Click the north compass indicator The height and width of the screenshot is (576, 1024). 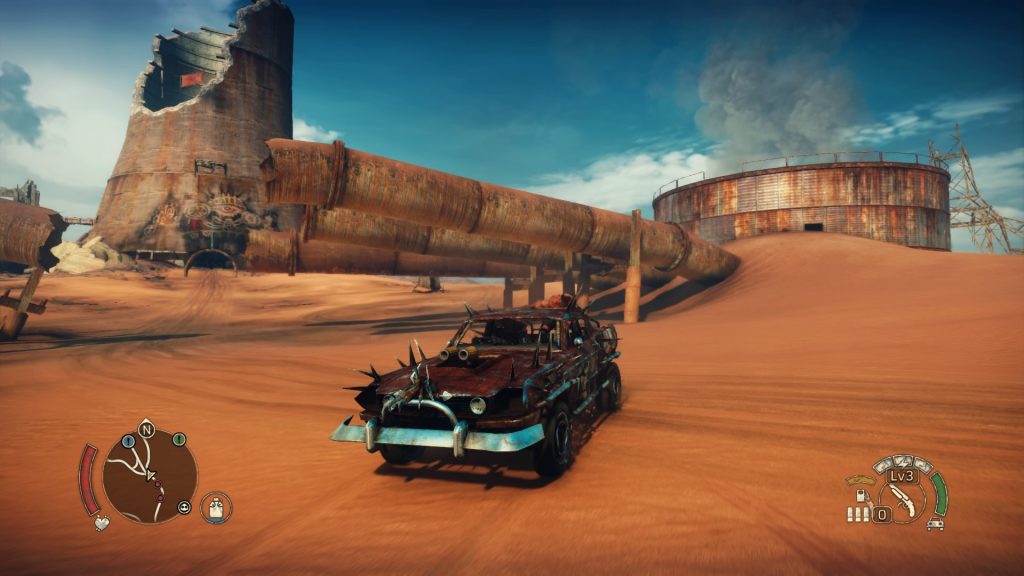coord(146,430)
